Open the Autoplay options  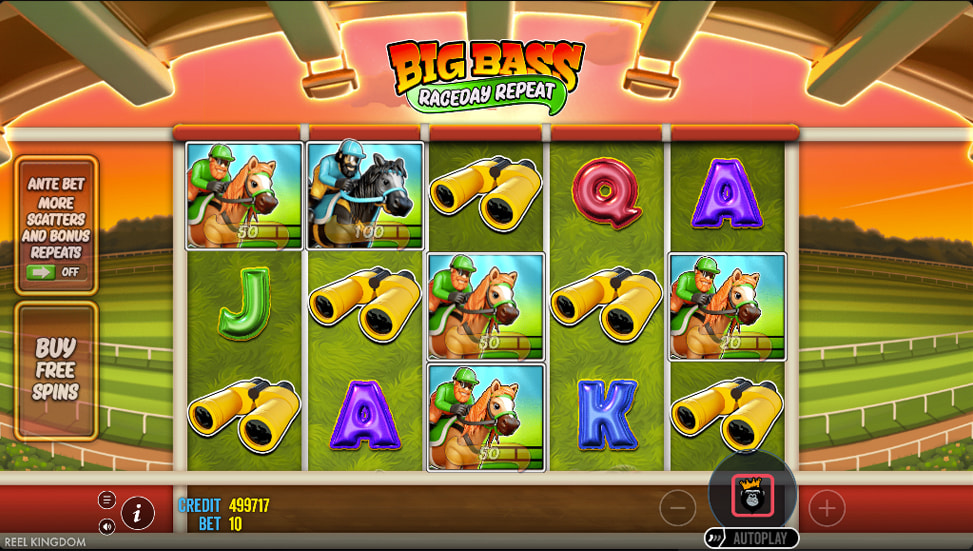pyautogui.click(x=752, y=538)
